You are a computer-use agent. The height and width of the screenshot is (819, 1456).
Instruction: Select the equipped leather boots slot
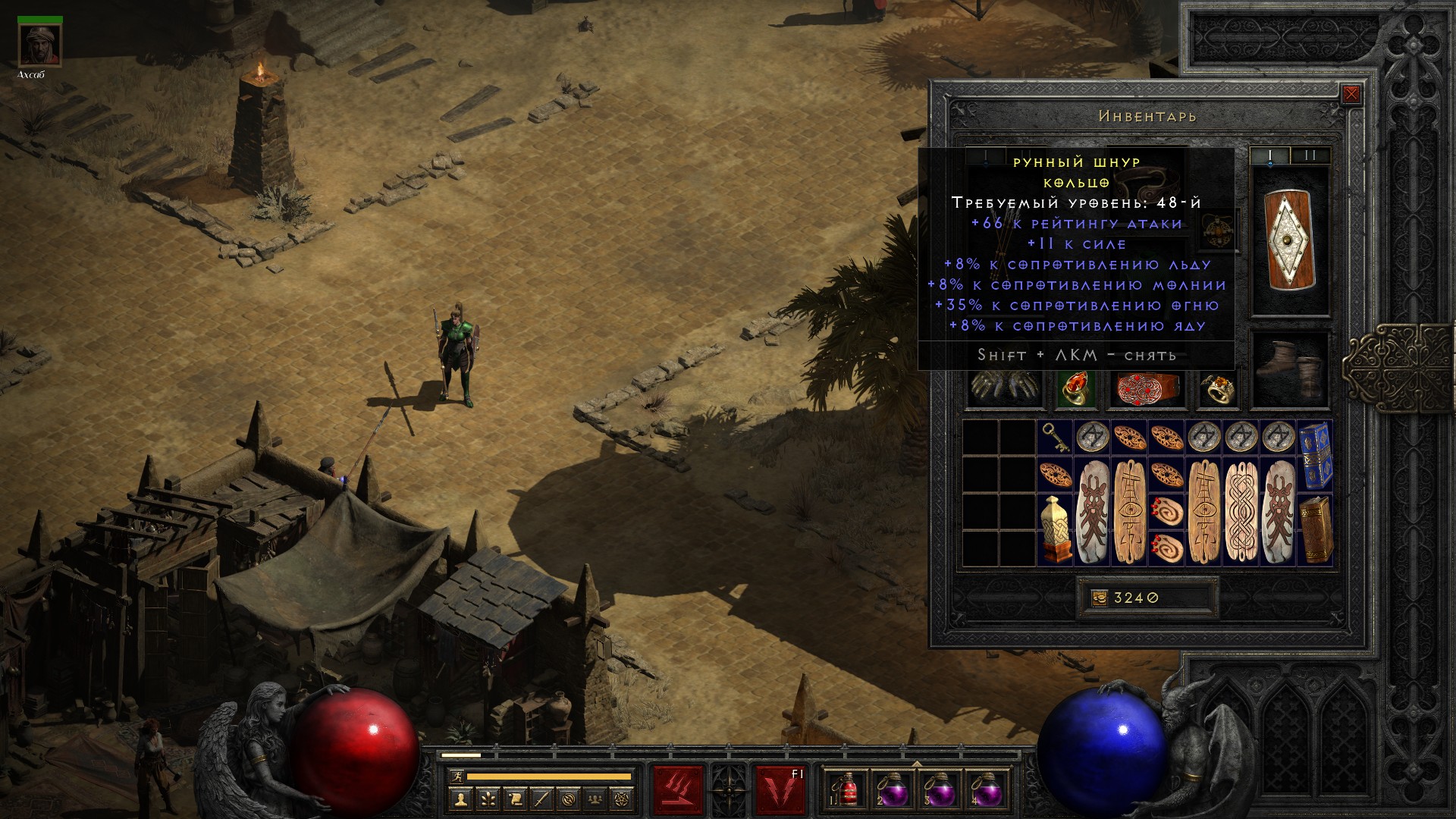pyautogui.click(x=1289, y=371)
